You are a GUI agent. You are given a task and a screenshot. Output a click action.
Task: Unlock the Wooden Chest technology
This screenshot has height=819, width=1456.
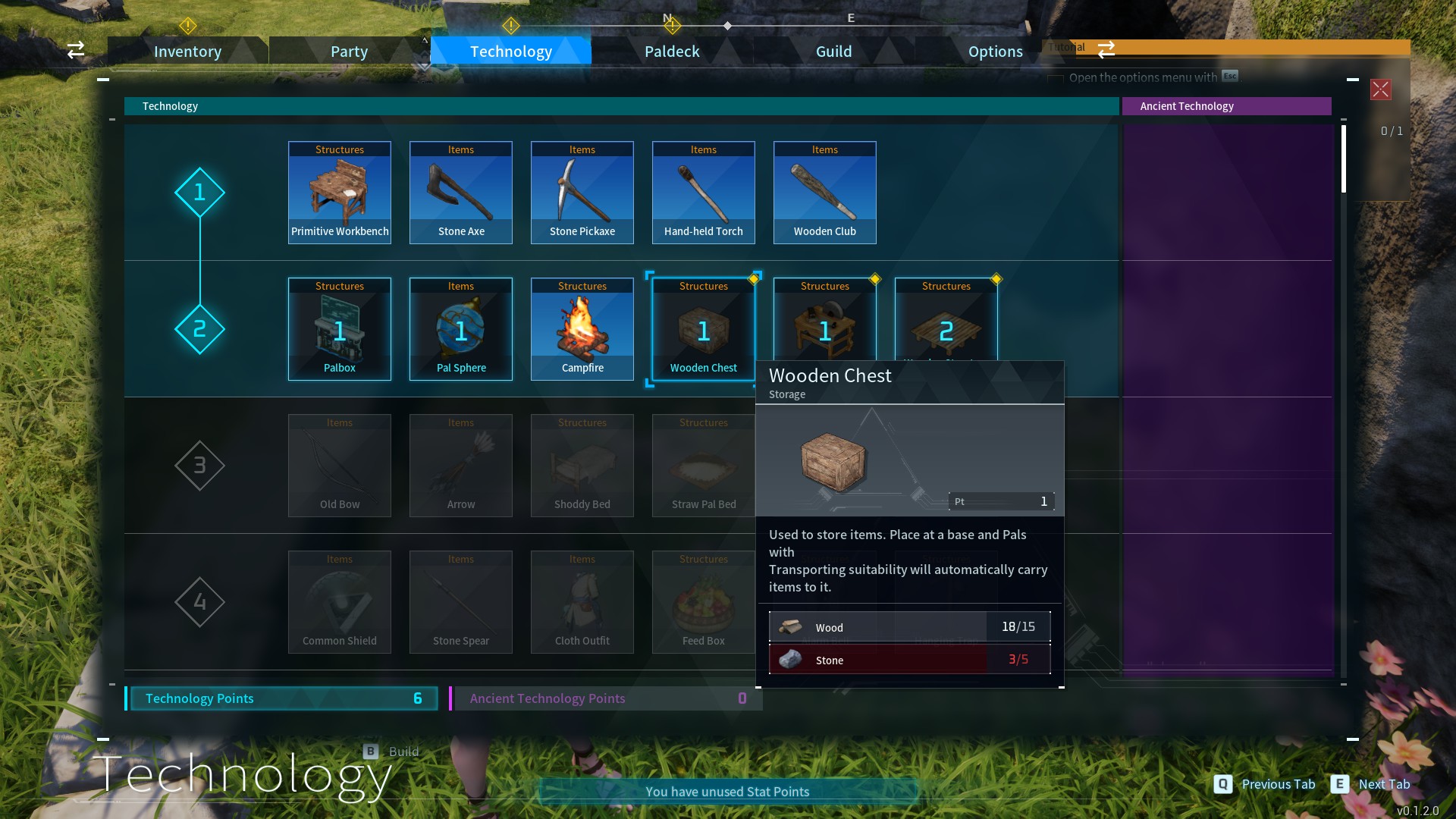(x=704, y=329)
